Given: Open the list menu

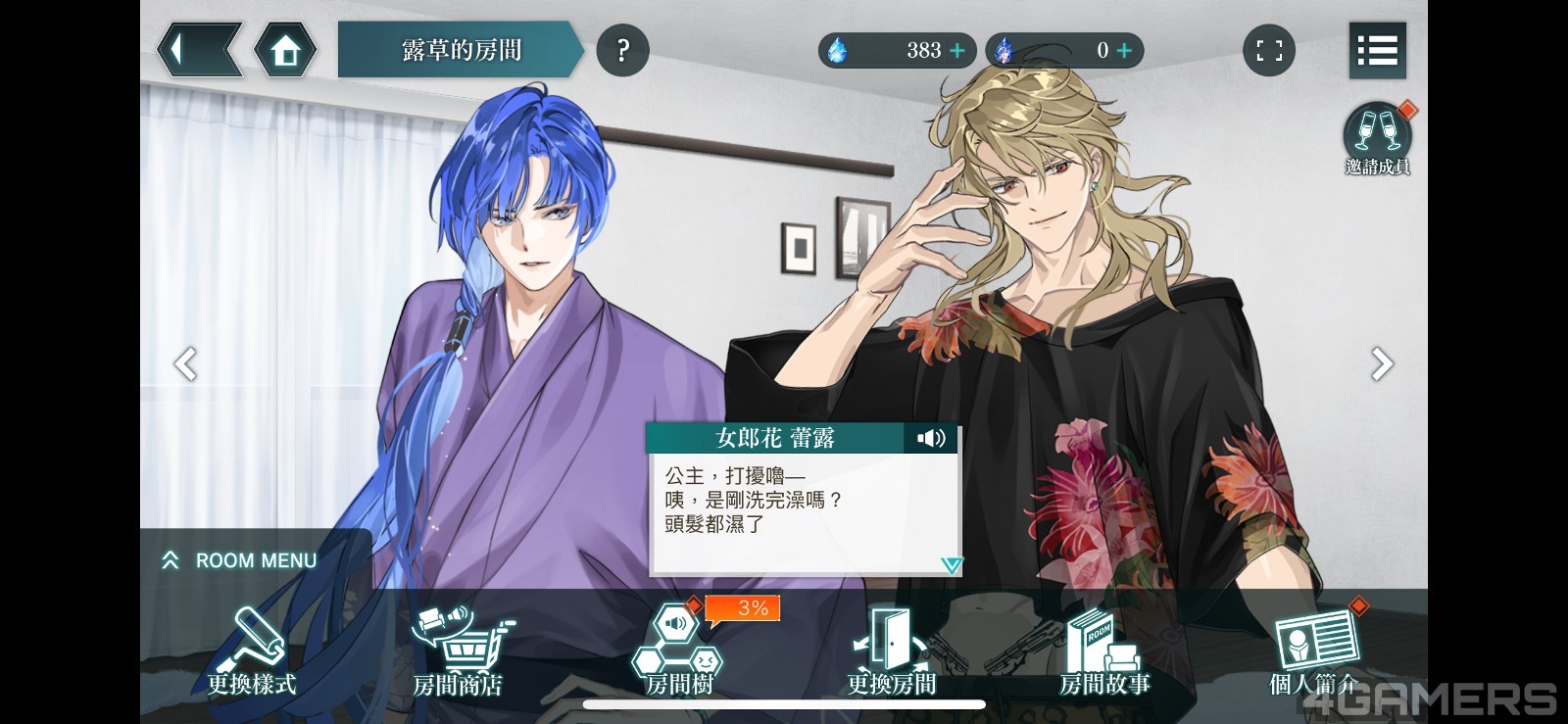Looking at the screenshot, I should pyautogui.click(x=1377, y=50).
